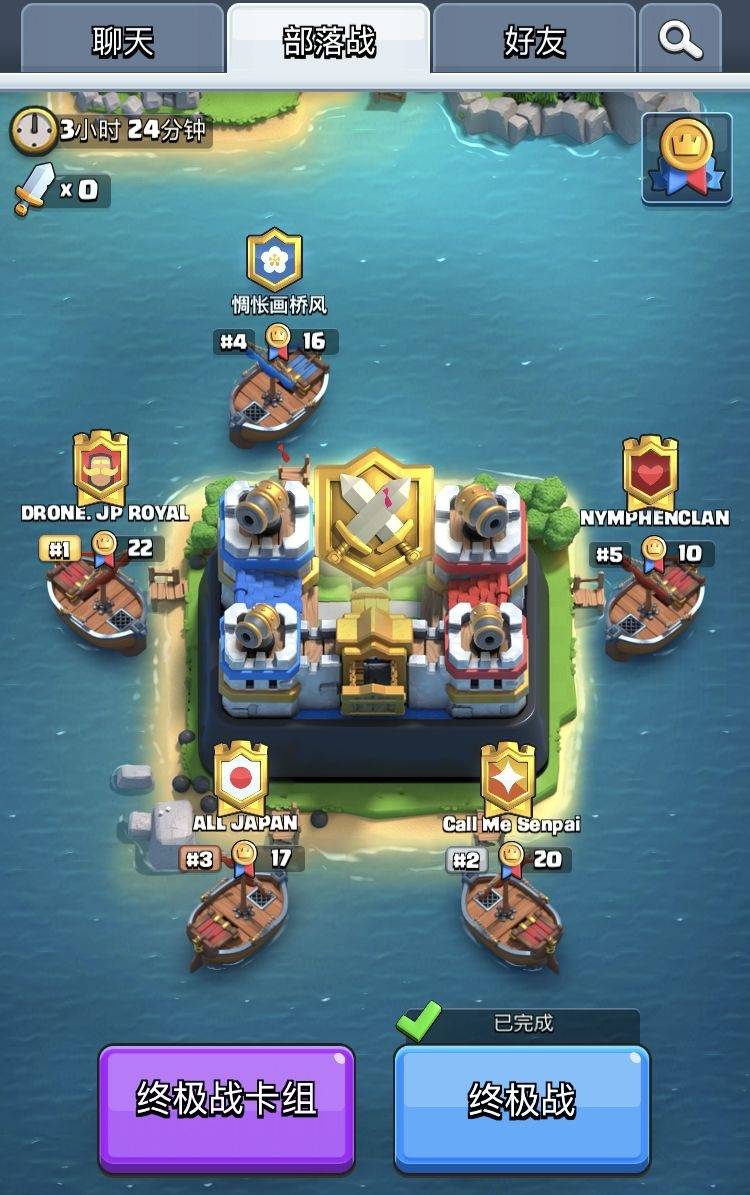Viewport: 750px width, 1195px height.
Task: Switch to the 聊天 chat tab
Action: 123,41
